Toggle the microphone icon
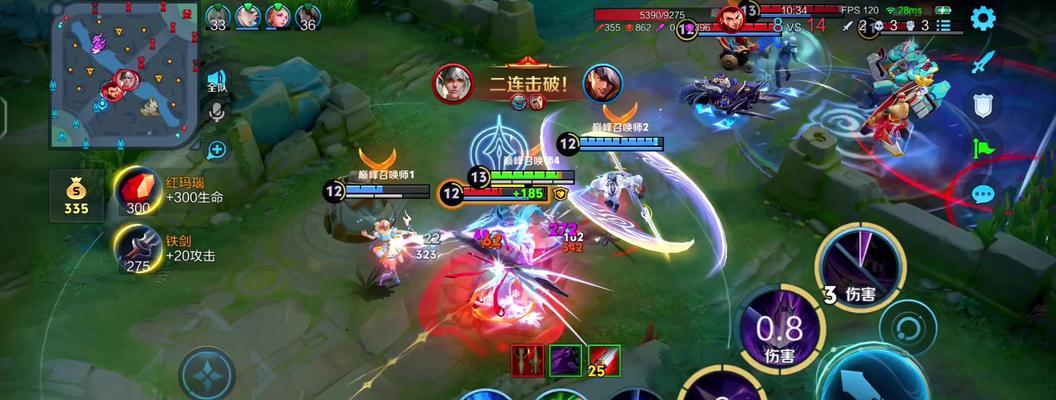The image size is (1056, 400). (216, 112)
